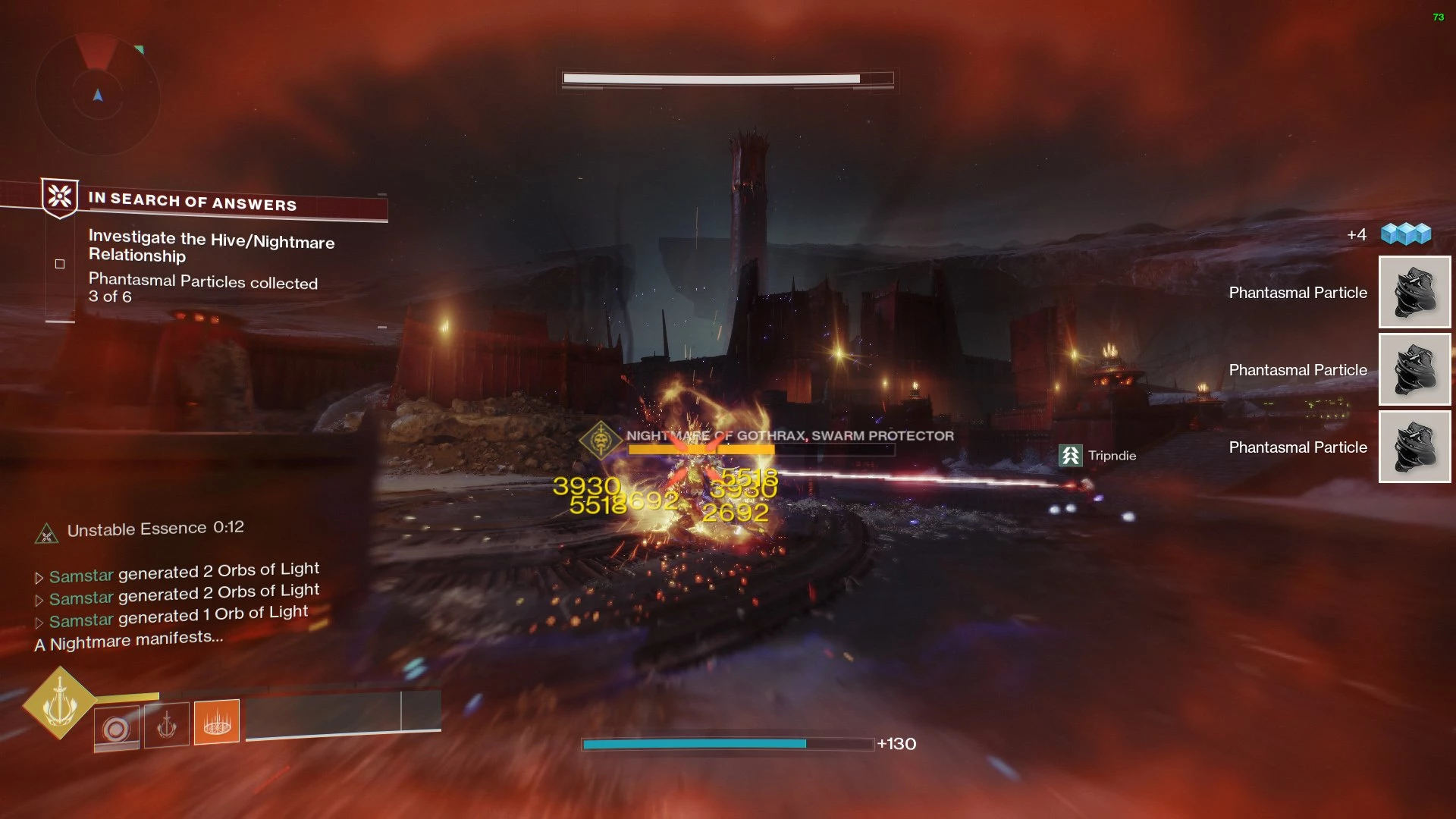
Task: Click the Tripndie fireteam player marker
Action: tap(1070, 456)
